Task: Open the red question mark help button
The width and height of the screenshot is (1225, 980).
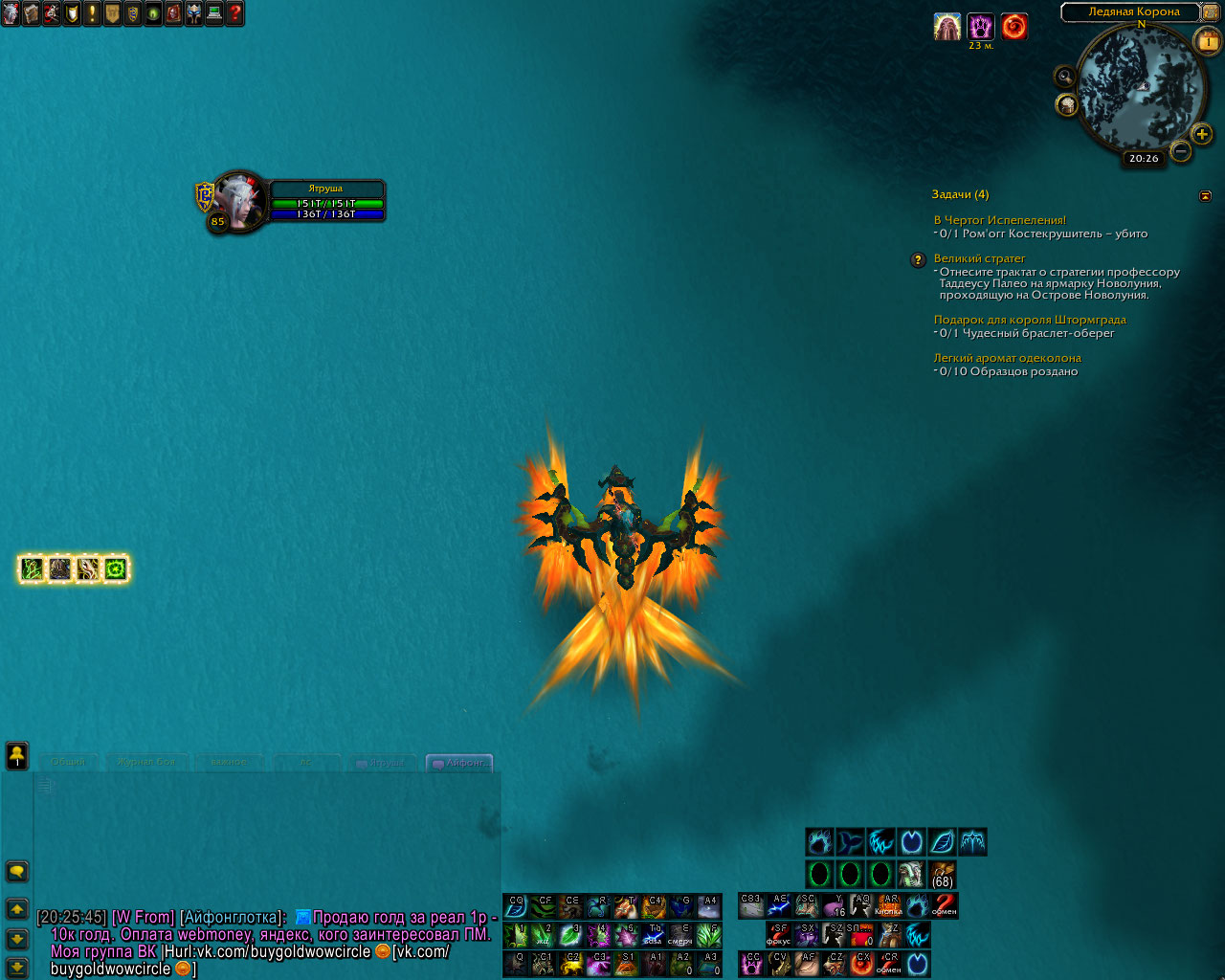Action: point(234,13)
